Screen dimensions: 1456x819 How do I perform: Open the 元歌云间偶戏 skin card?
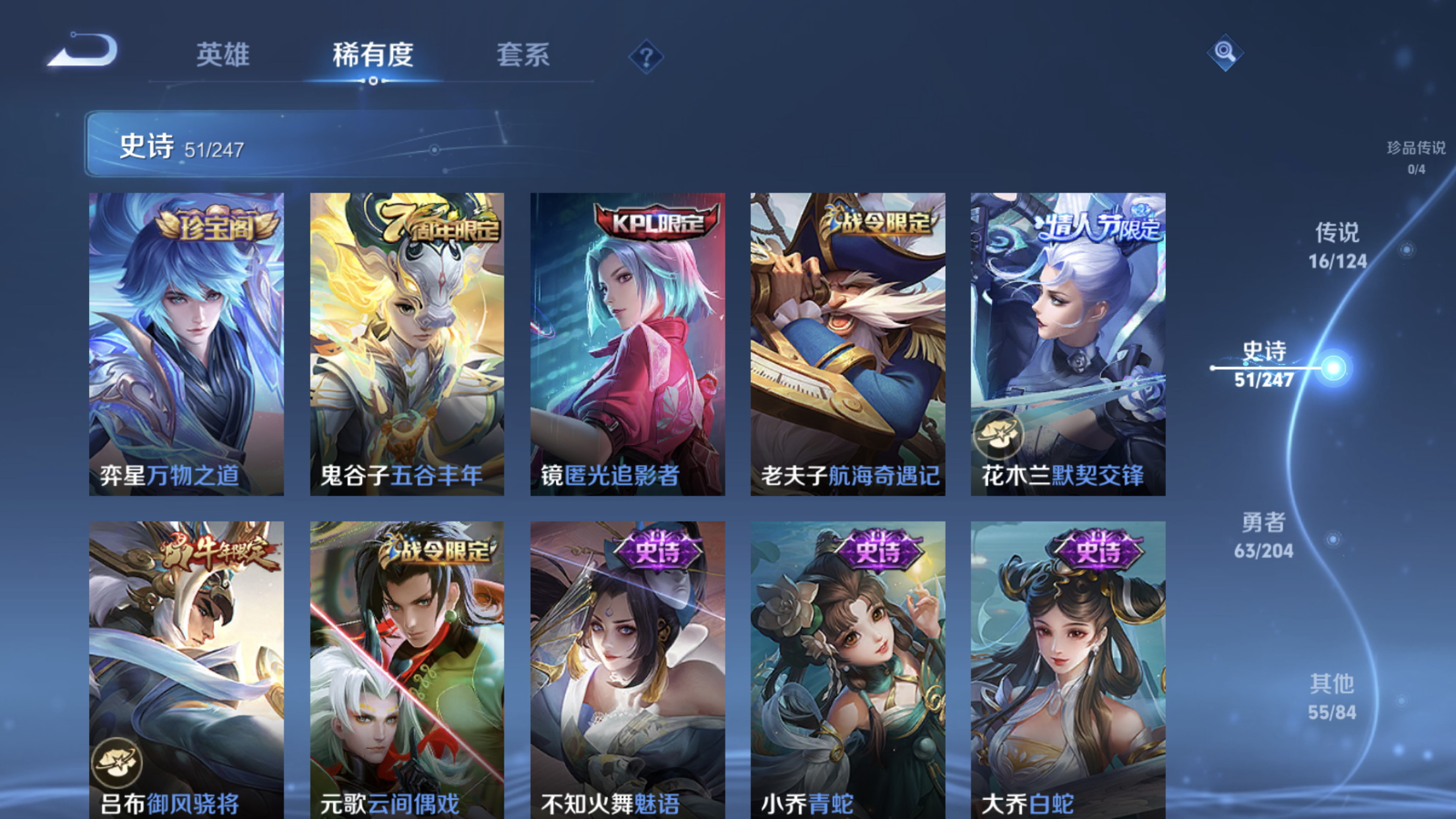click(407, 669)
